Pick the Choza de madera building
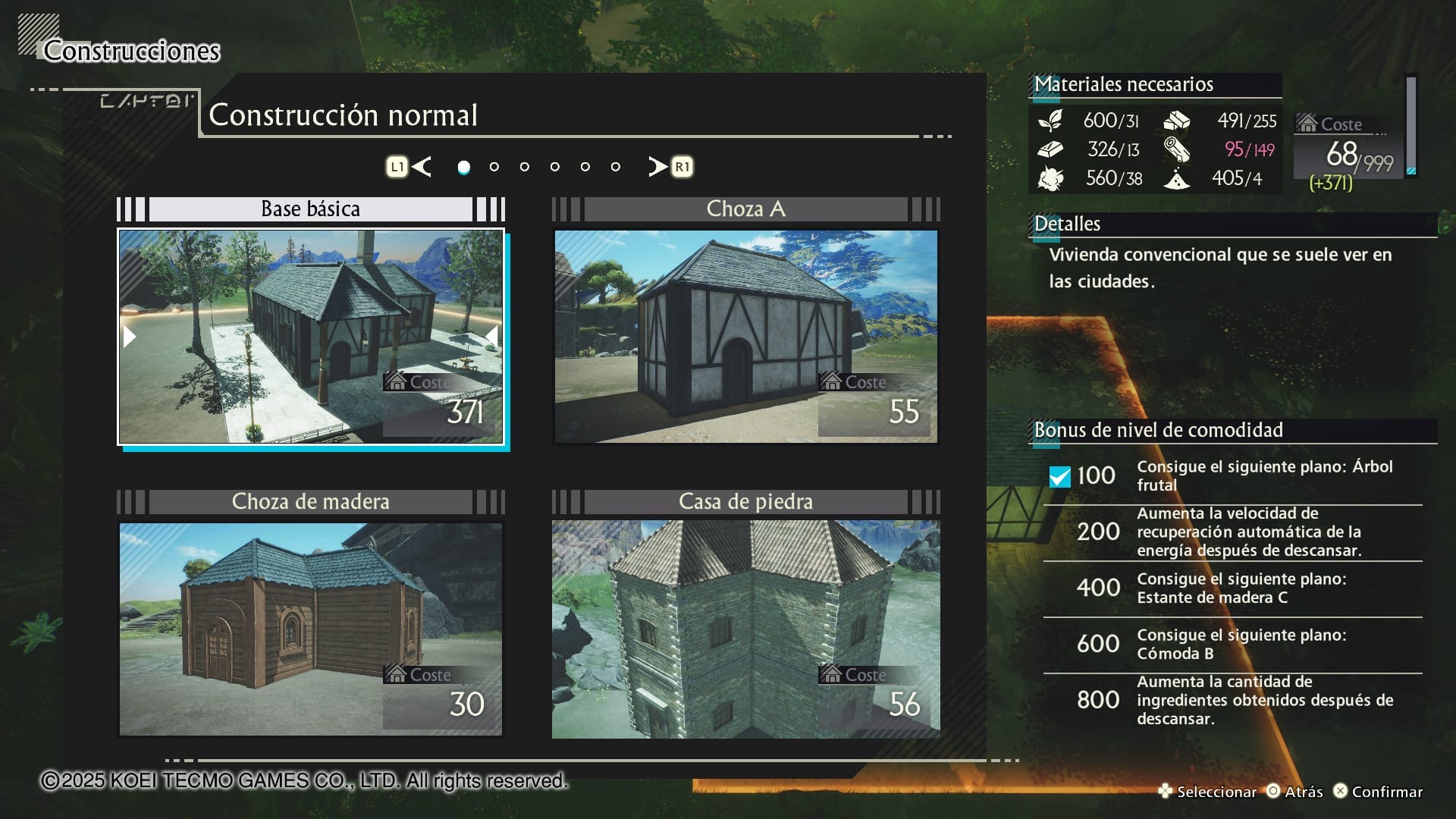This screenshot has width=1456, height=819. pos(310,629)
